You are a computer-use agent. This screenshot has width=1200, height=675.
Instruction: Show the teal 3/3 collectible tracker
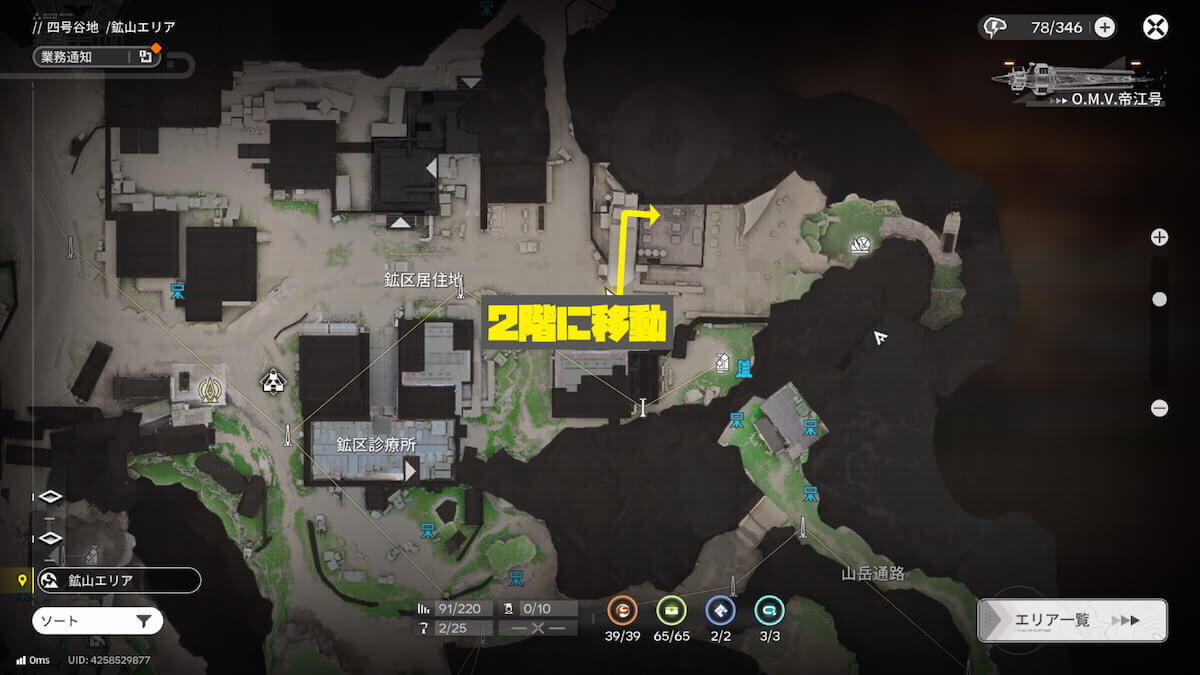pos(769,610)
